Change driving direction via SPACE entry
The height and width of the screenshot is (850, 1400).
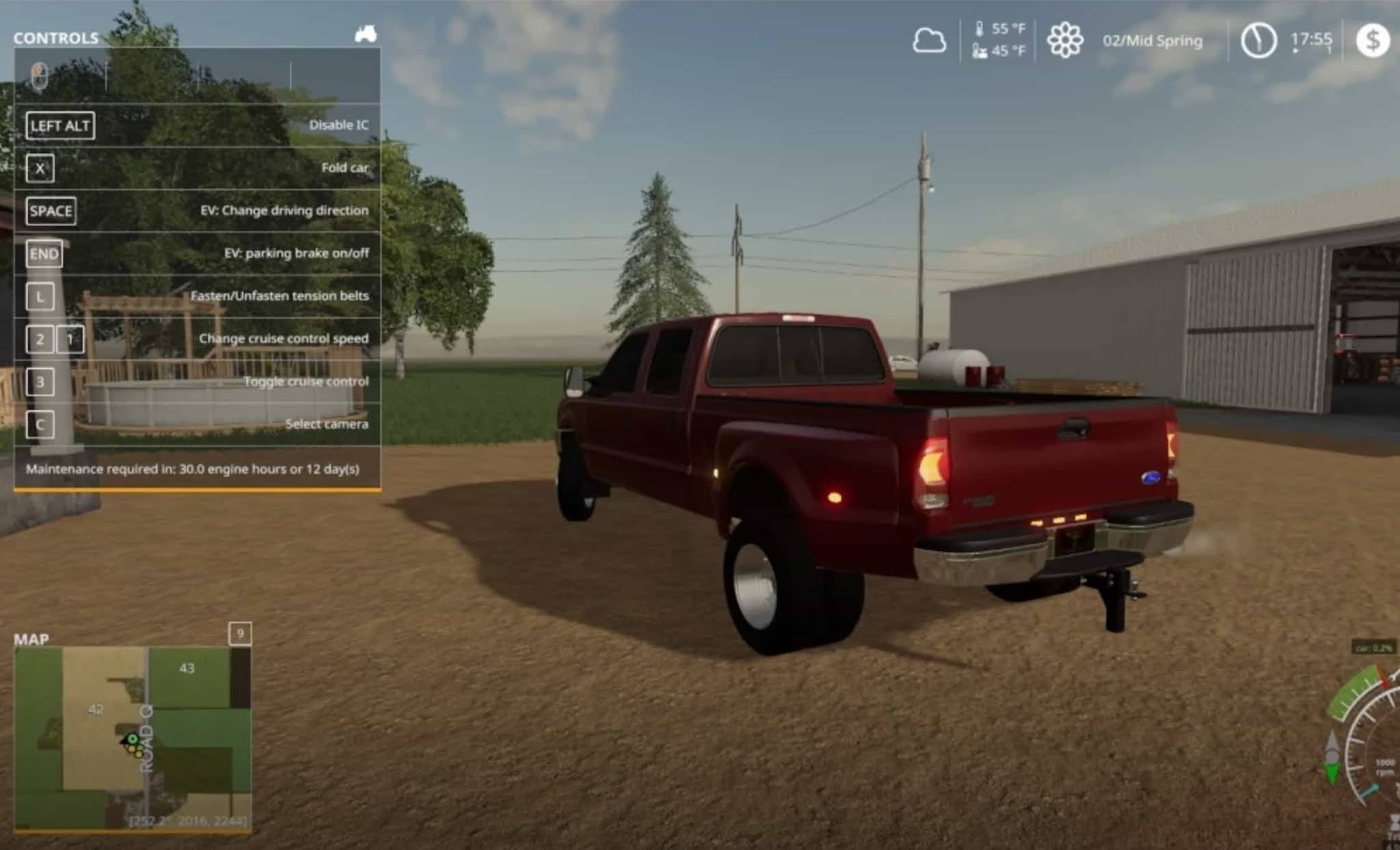[x=53, y=210]
